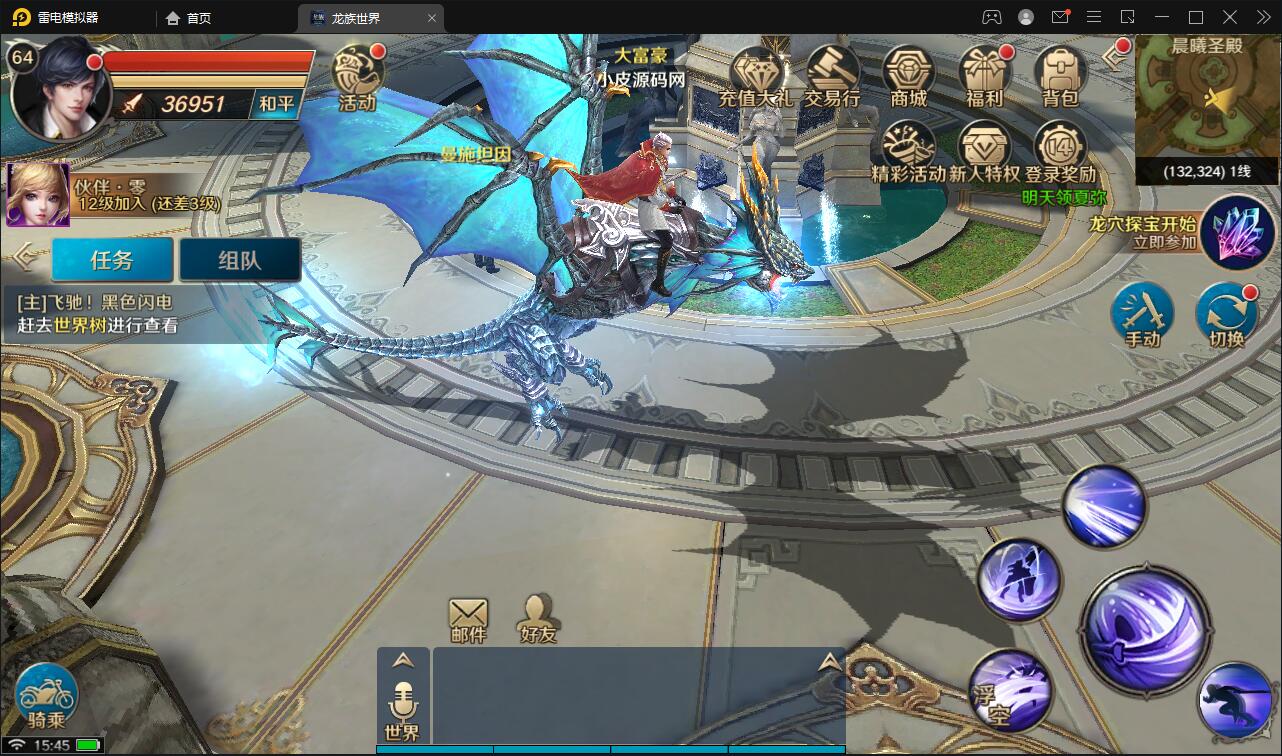Open the 交易行 trading house
1282x756 pixels.
coord(832,76)
